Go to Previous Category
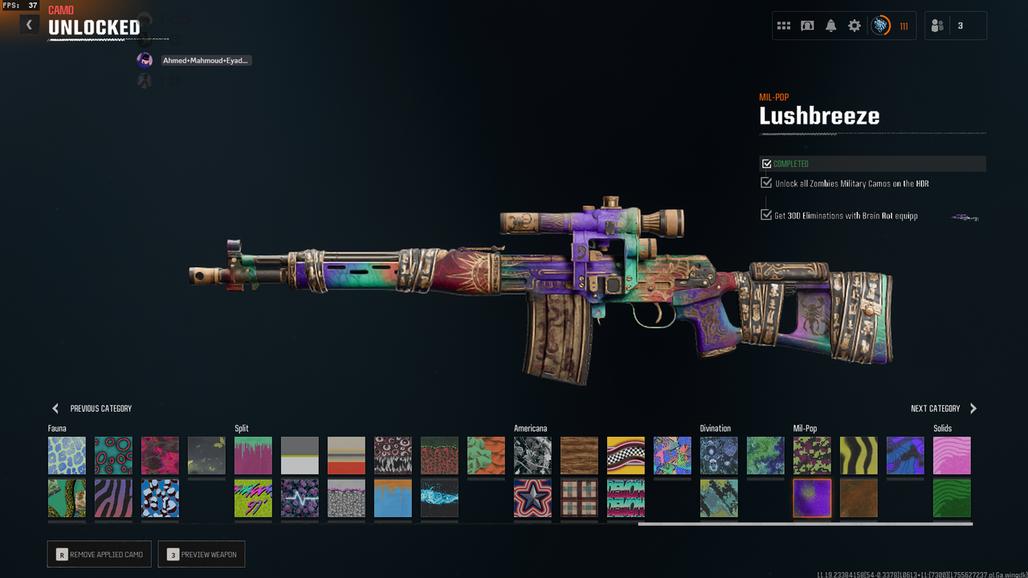1028x578 pixels. point(91,408)
